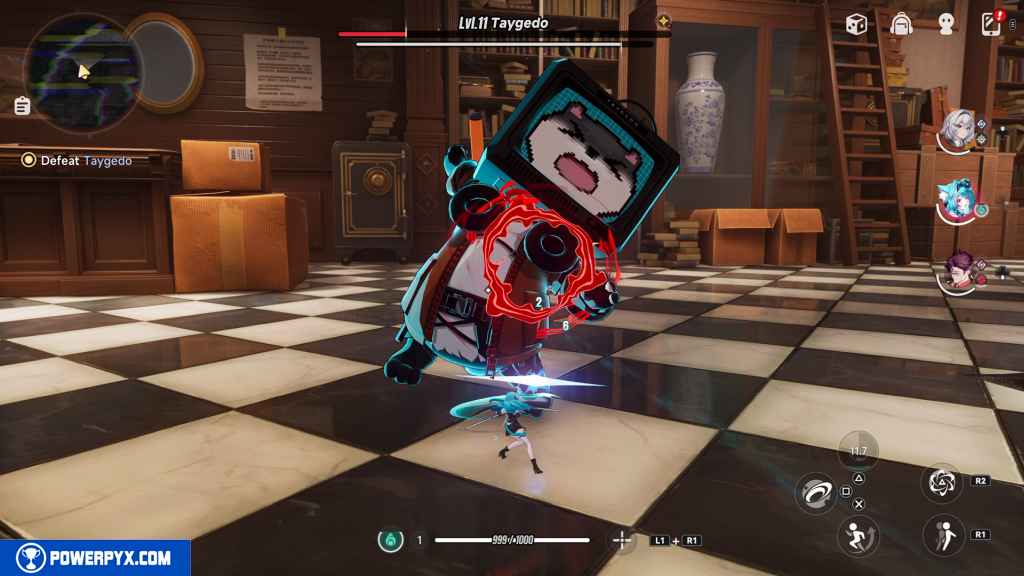
Task: Select the green flame icon beside the bottom bar
Action: click(390, 540)
